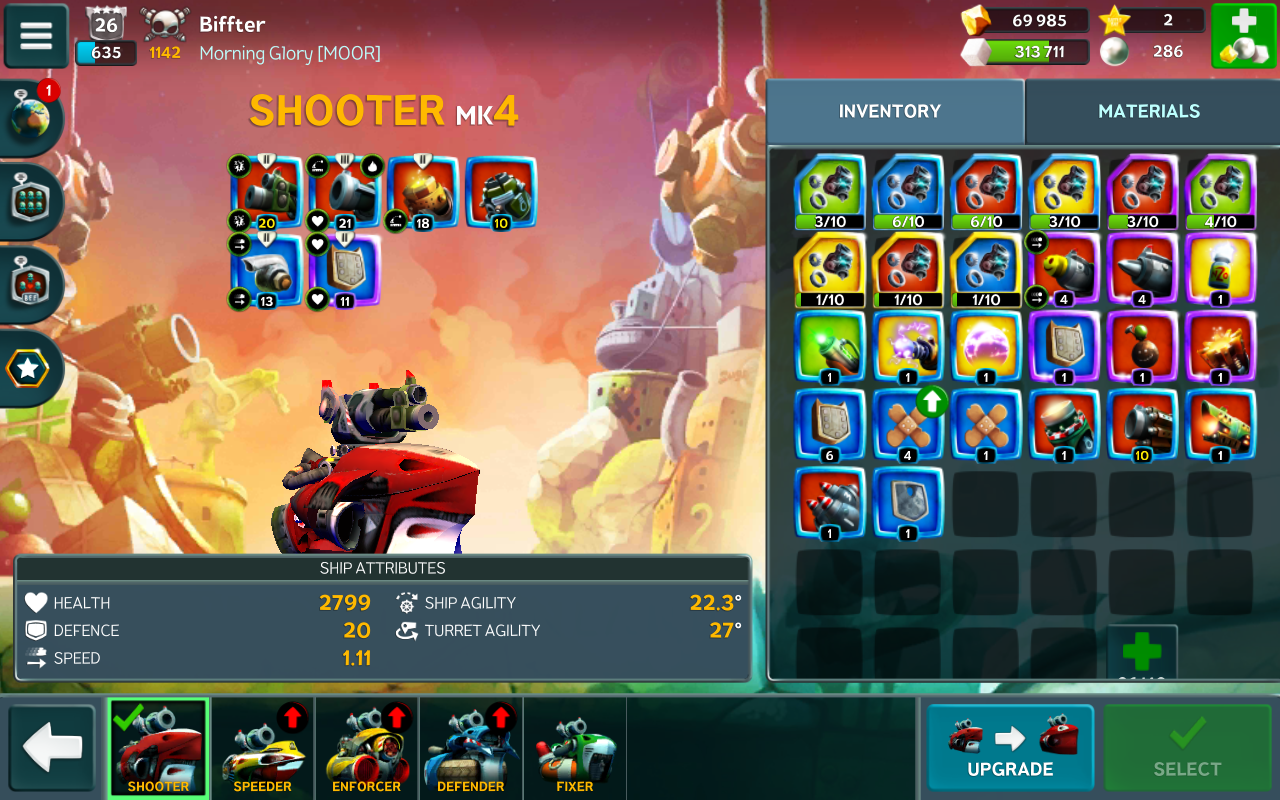The height and width of the screenshot is (800, 1280).
Task: Pick the purple orb item in inventory
Action: tap(986, 347)
